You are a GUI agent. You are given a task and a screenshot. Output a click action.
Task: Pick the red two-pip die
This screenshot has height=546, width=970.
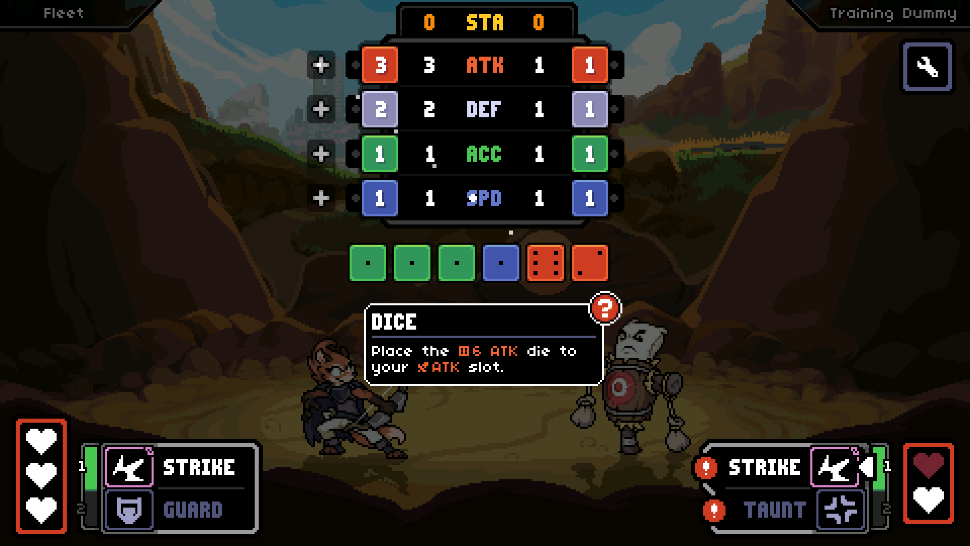pos(590,262)
